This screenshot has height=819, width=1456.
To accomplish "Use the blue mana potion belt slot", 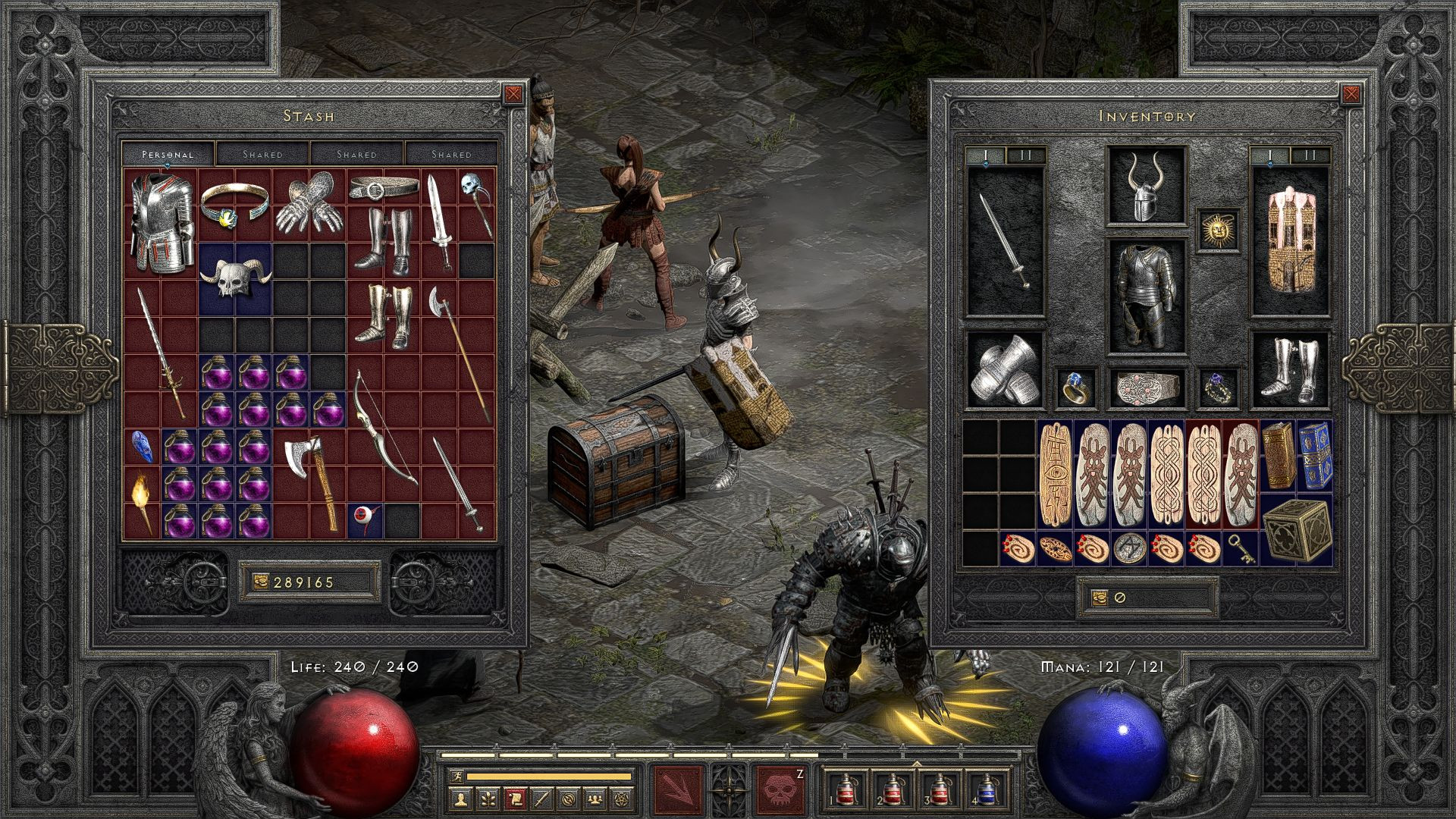I will pyautogui.click(x=985, y=789).
